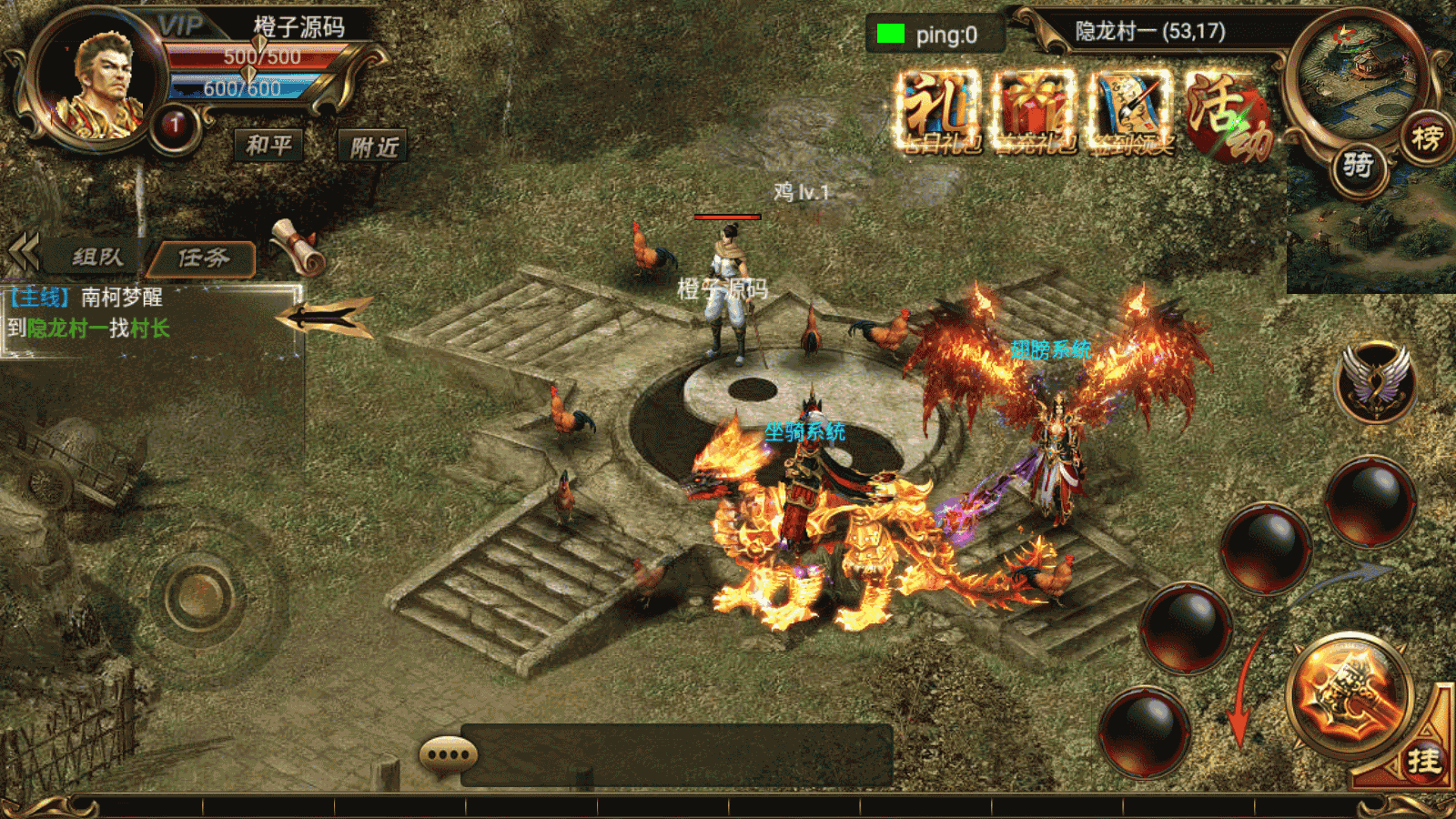Switch to the 组队 team tab
Viewport: 1456px width, 819px height.
pos(97,258)
